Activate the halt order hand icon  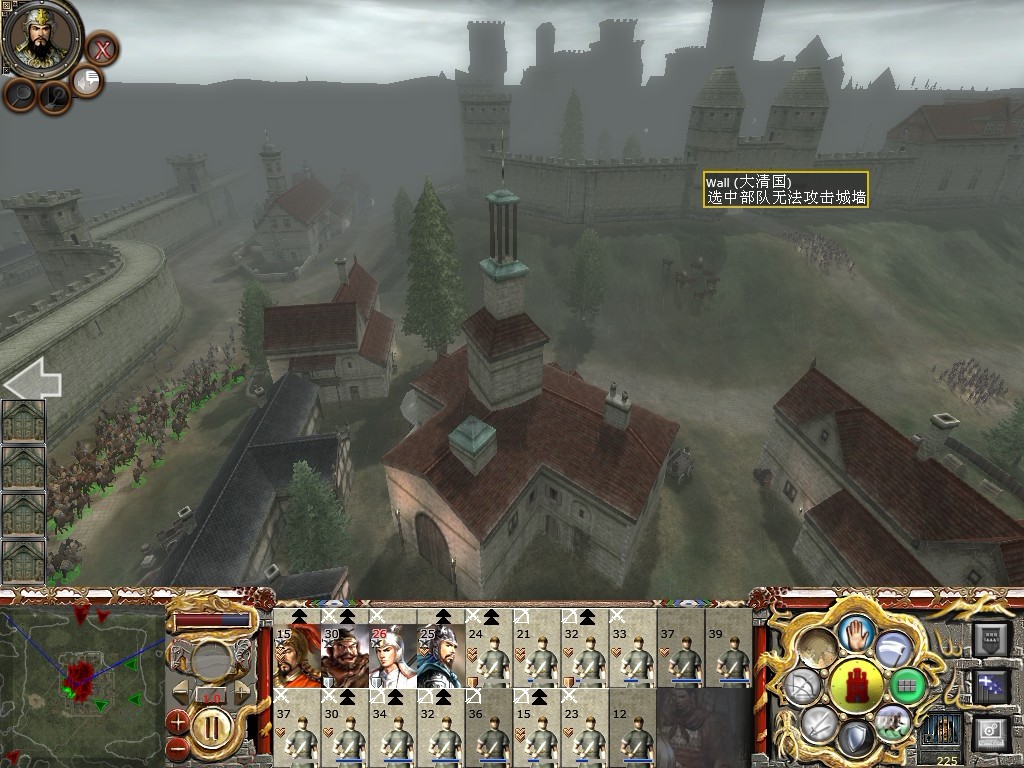[857, 634]
